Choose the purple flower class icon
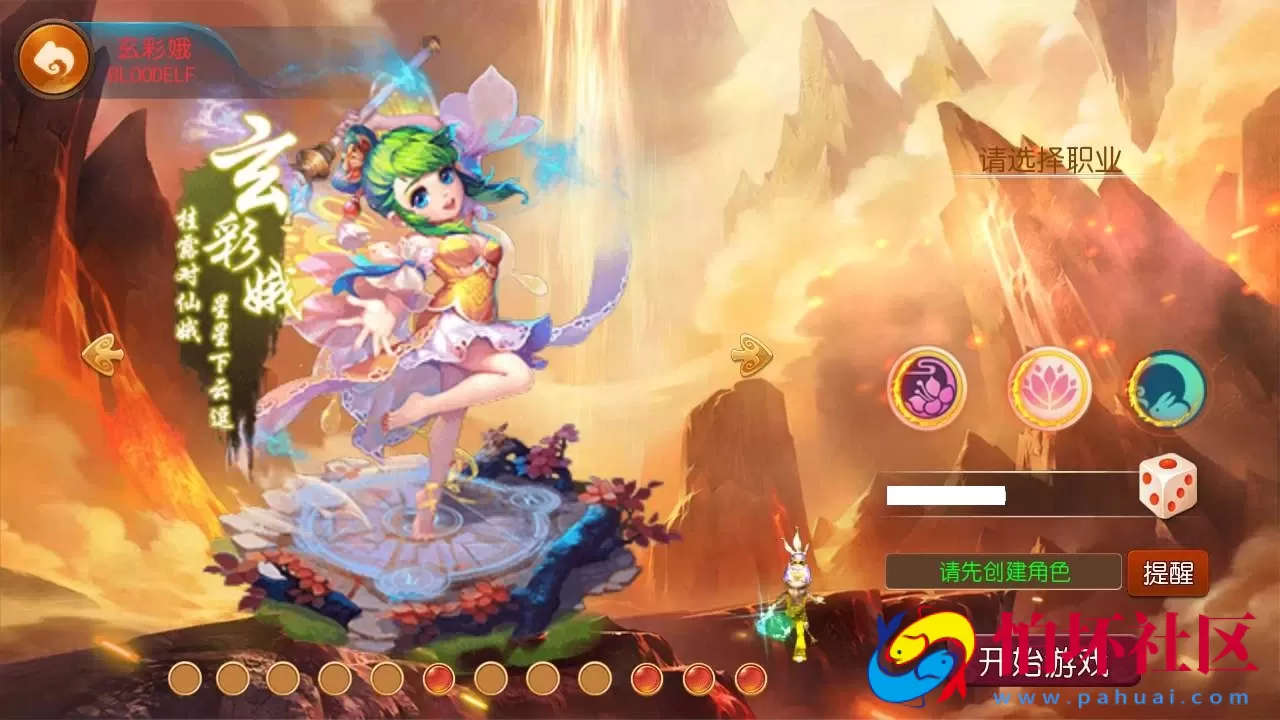The width and height of the screenshot is (1280, 720). tap(927, 388)
